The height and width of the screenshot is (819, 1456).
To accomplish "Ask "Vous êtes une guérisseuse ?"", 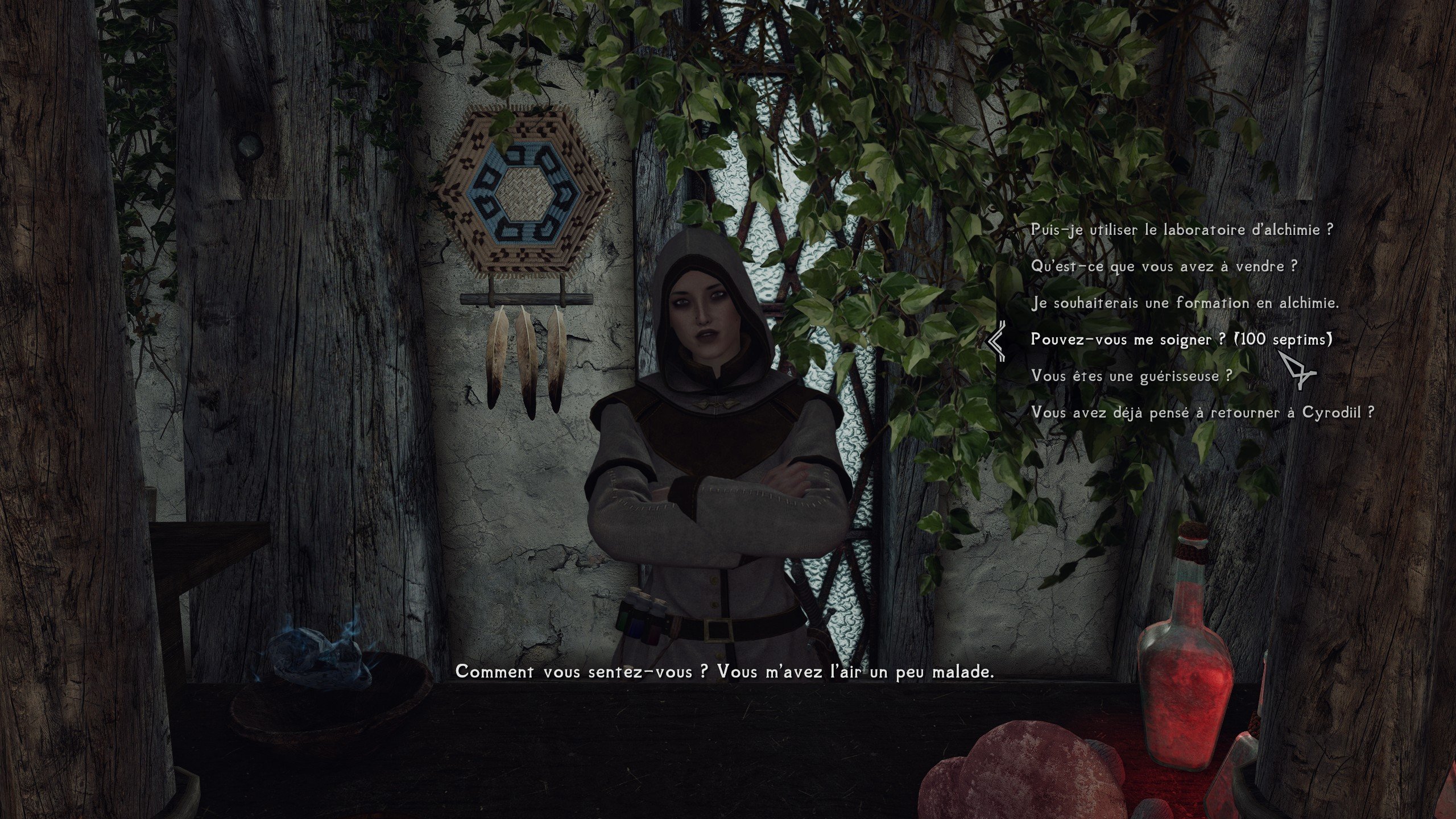I will tap(1131, 376).
